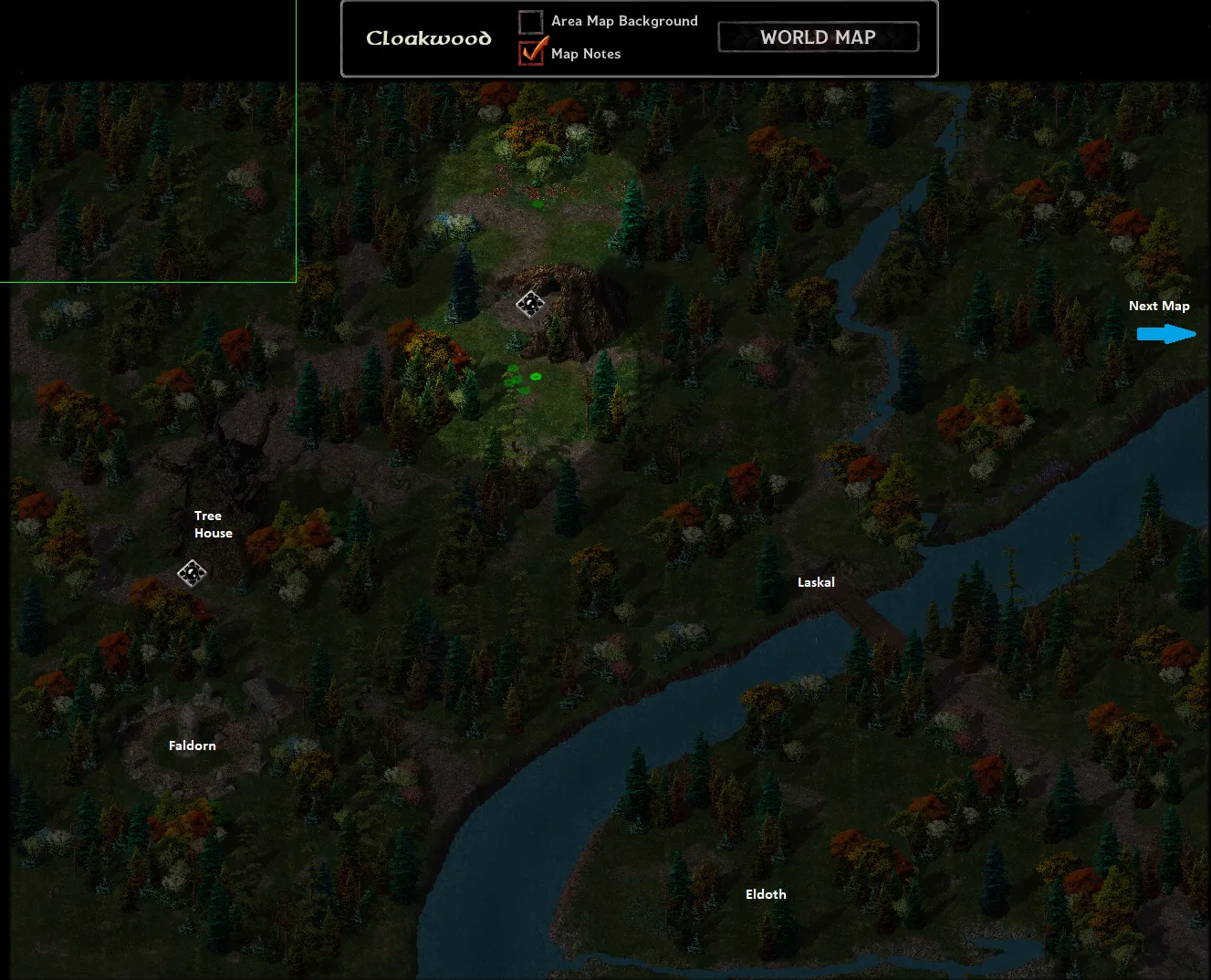Click the cave entrance map marker icon
The height and width of the screenshot is (980, 1211).
(x=530, y=304)
